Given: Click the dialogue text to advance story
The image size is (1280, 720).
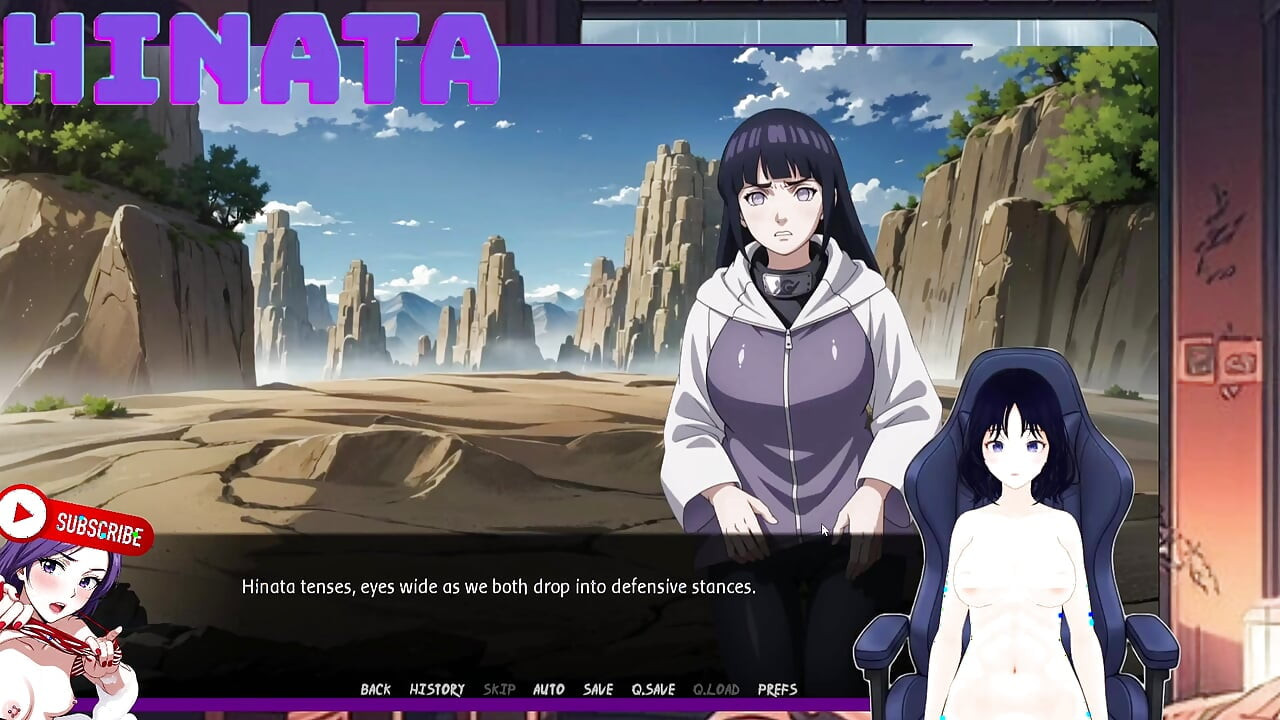Looking at the screenshot, I should [x=499, y=587].
